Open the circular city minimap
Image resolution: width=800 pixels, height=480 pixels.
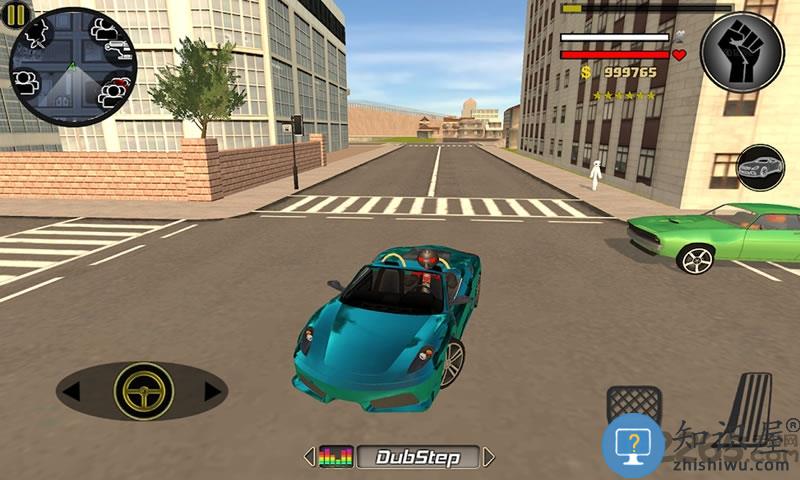(x=73, y=66)
